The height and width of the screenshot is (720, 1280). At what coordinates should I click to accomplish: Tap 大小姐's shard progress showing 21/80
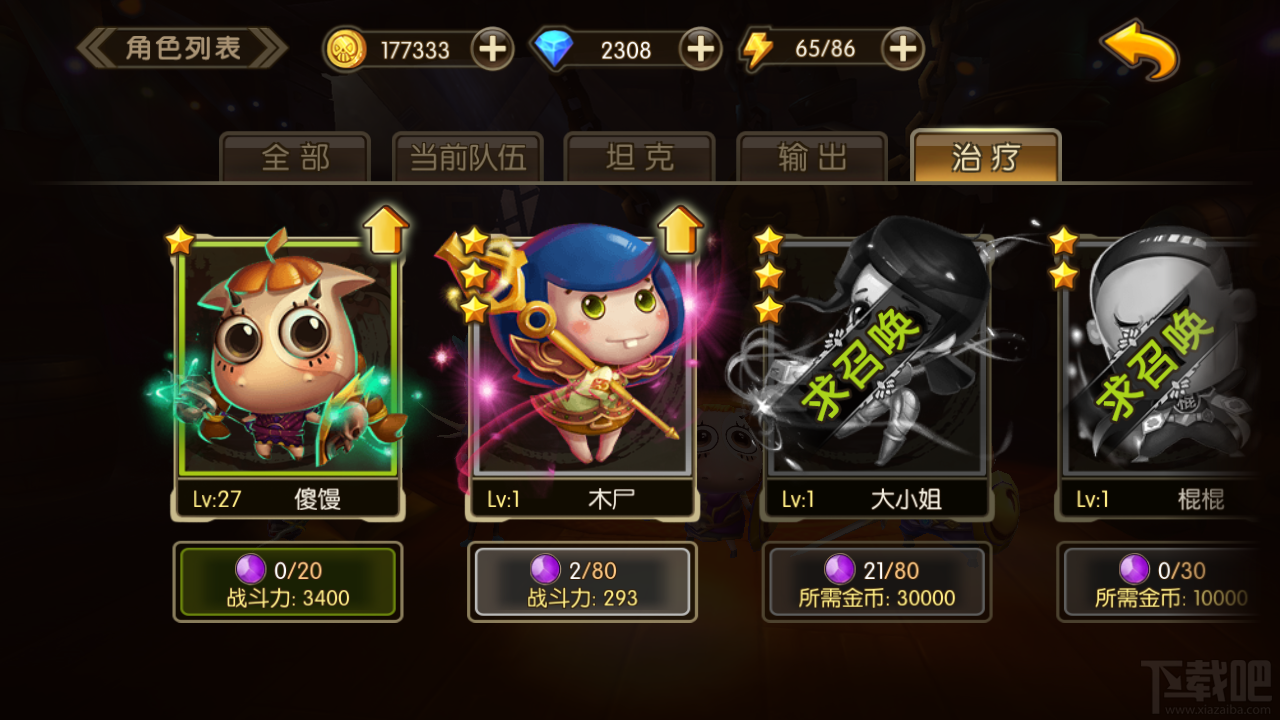[875, 581]
